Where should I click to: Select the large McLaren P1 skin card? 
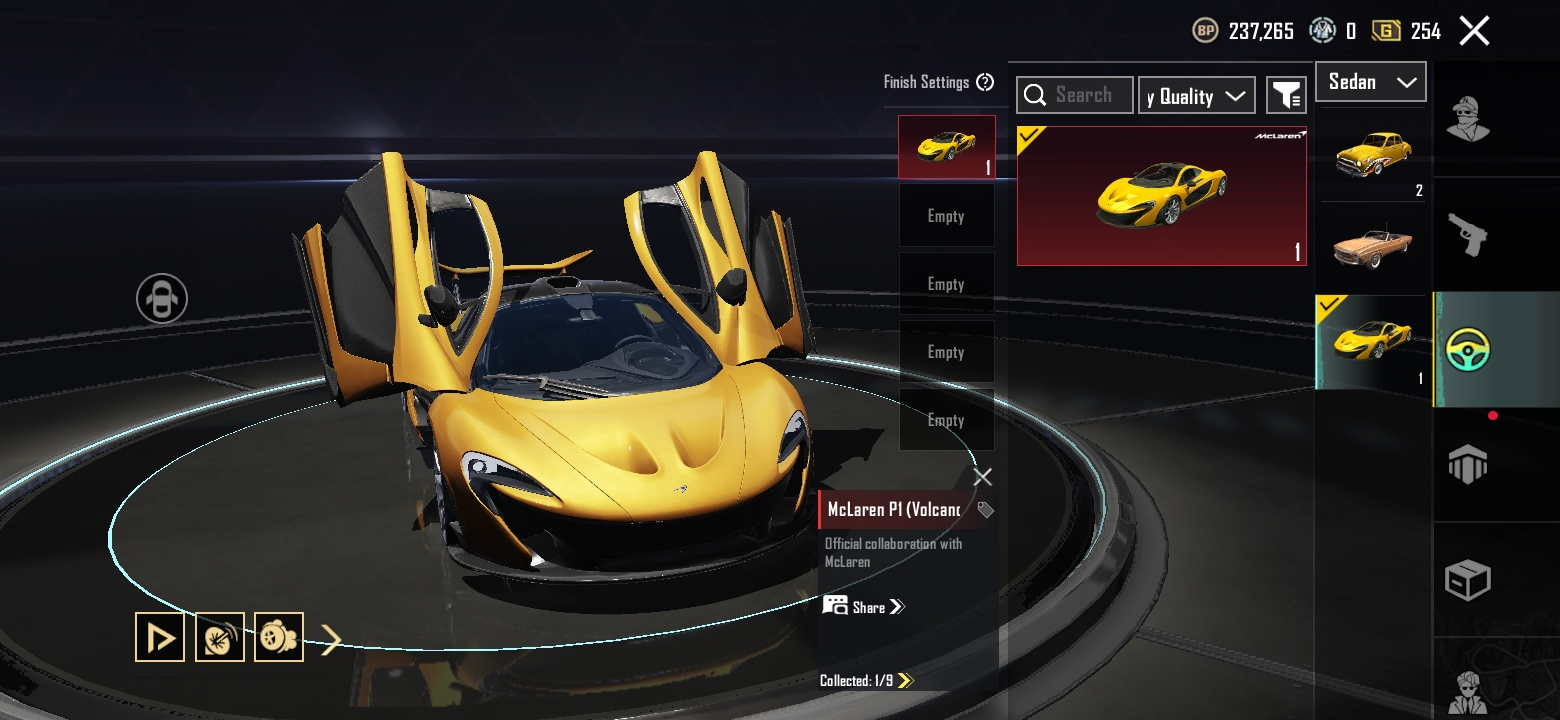pyautogui.click(x=1161, y=196)
